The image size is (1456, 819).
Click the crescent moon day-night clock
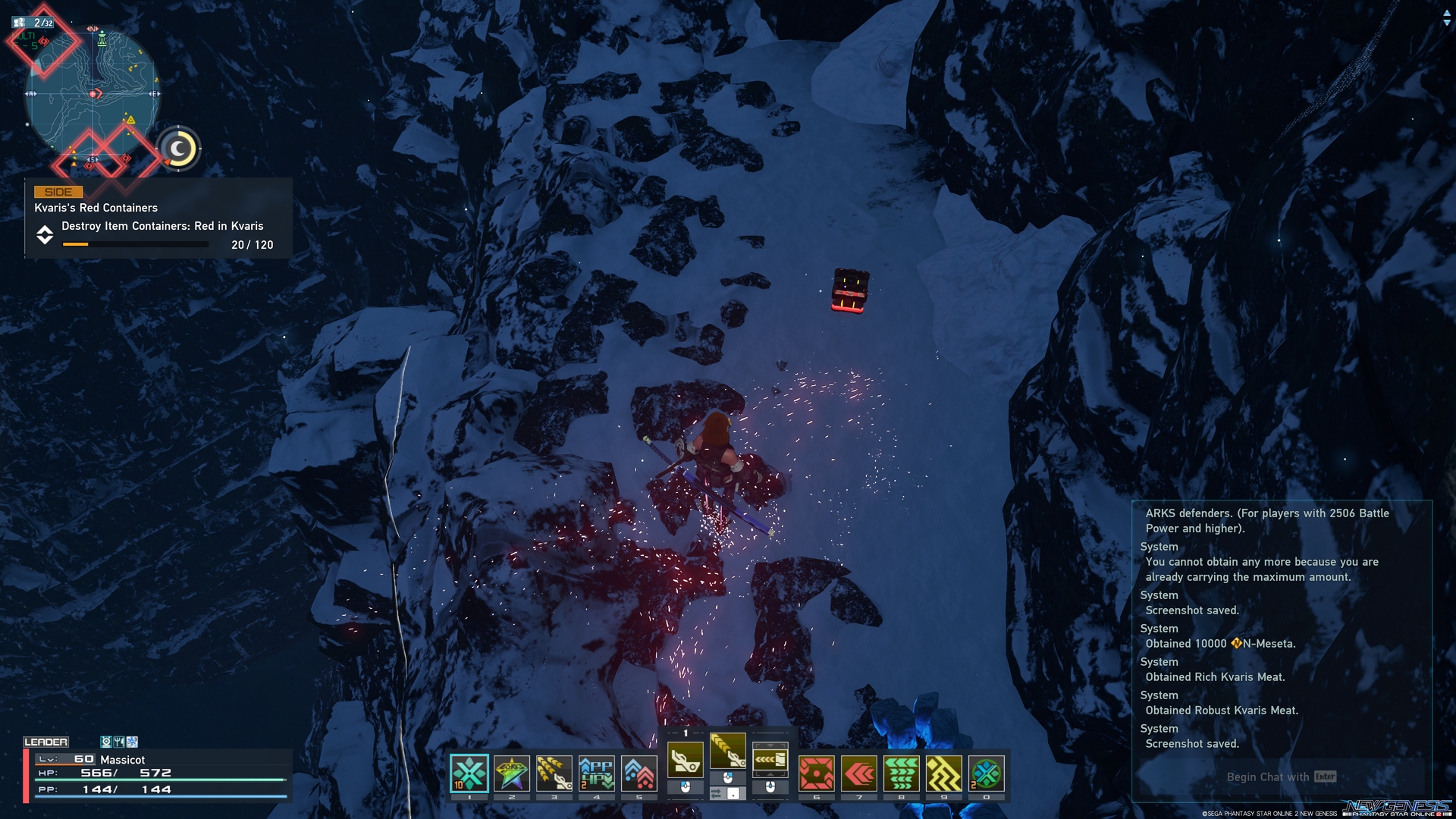click(179, 149)
